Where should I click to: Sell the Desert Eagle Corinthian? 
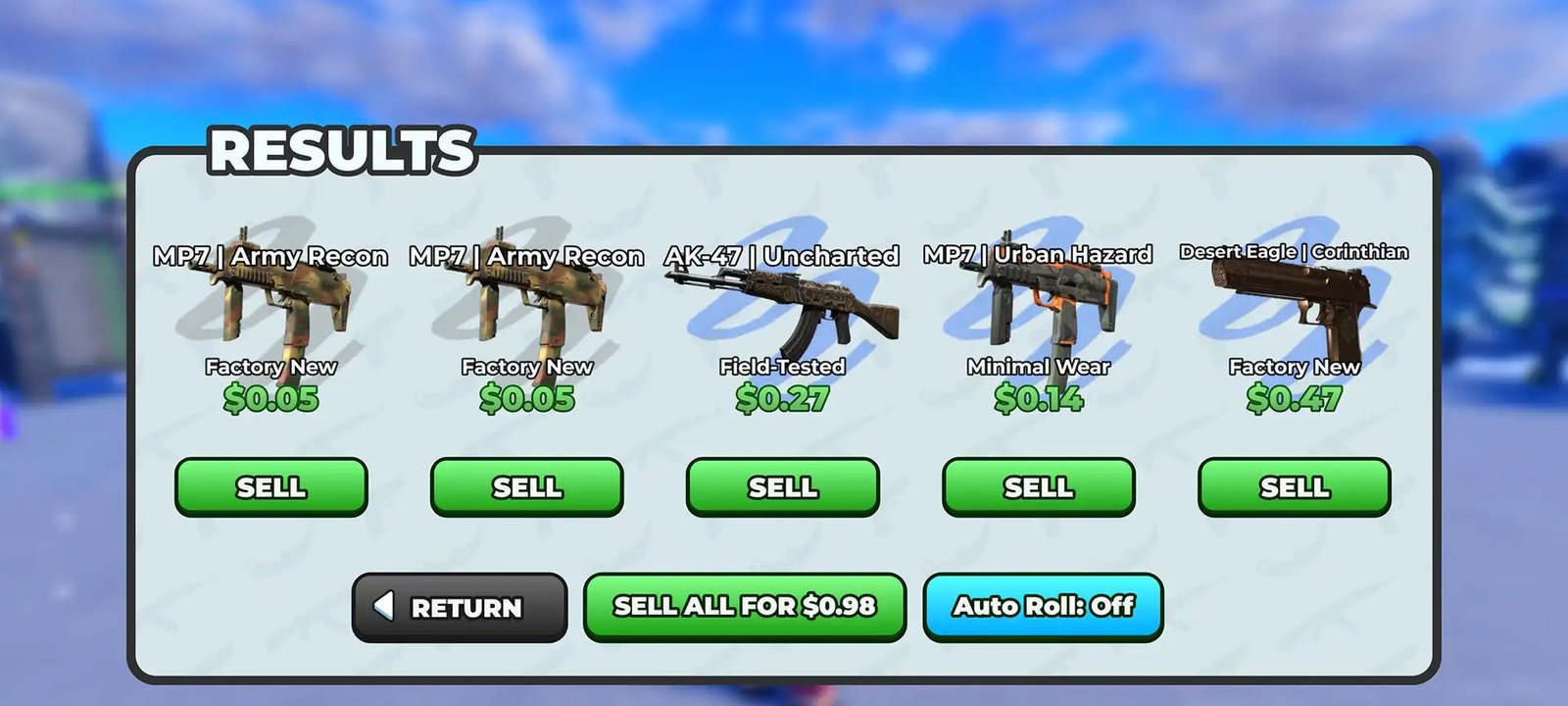tap(1296, 486)
